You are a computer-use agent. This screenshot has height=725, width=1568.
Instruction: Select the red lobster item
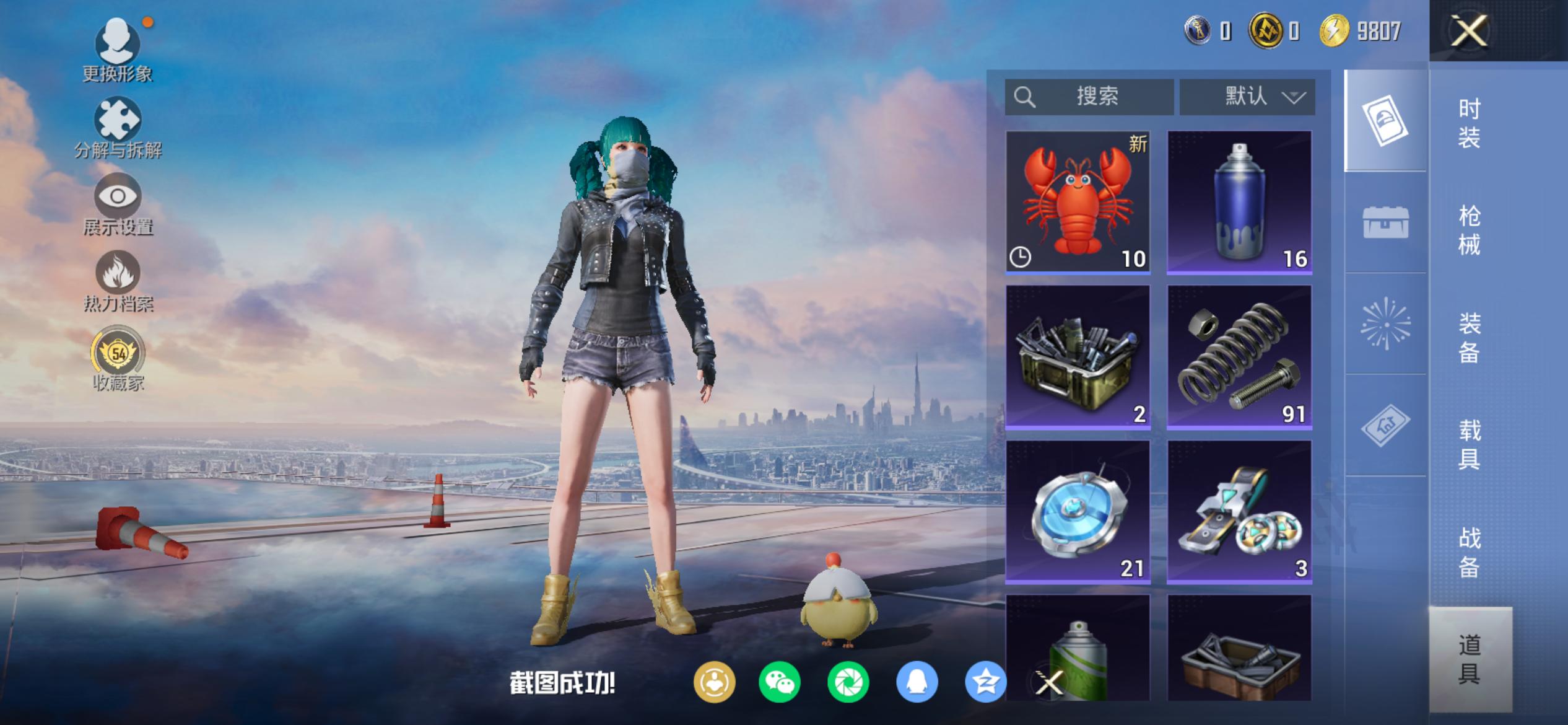pyautogui.click(x=1078, y=202)
